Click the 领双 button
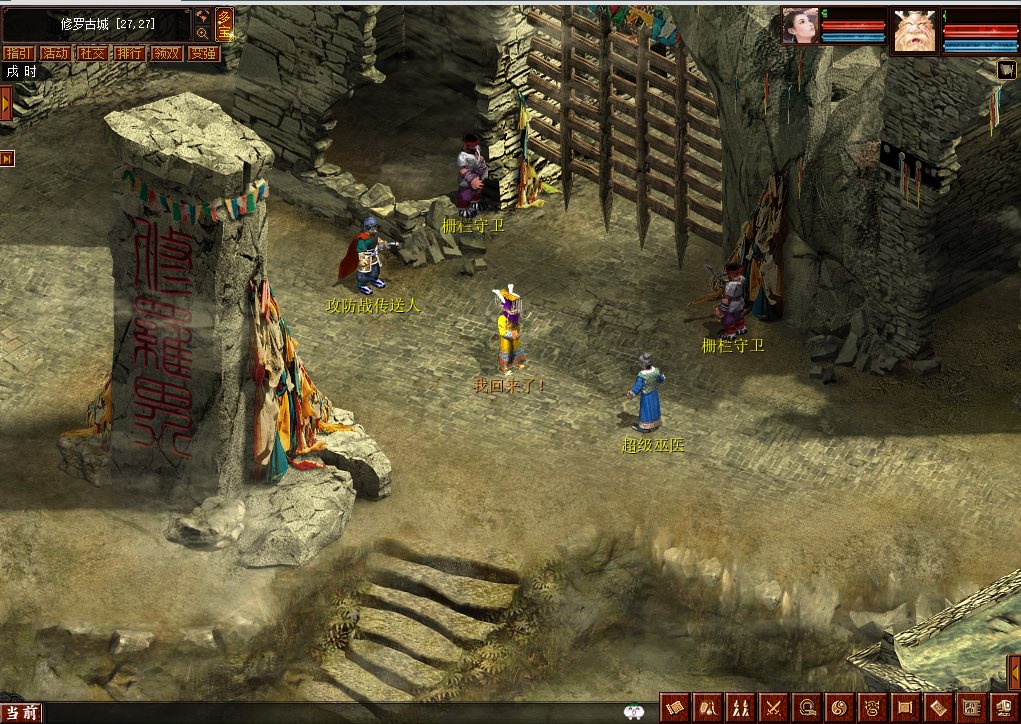The image size is (1021, 724). point(165,53)
